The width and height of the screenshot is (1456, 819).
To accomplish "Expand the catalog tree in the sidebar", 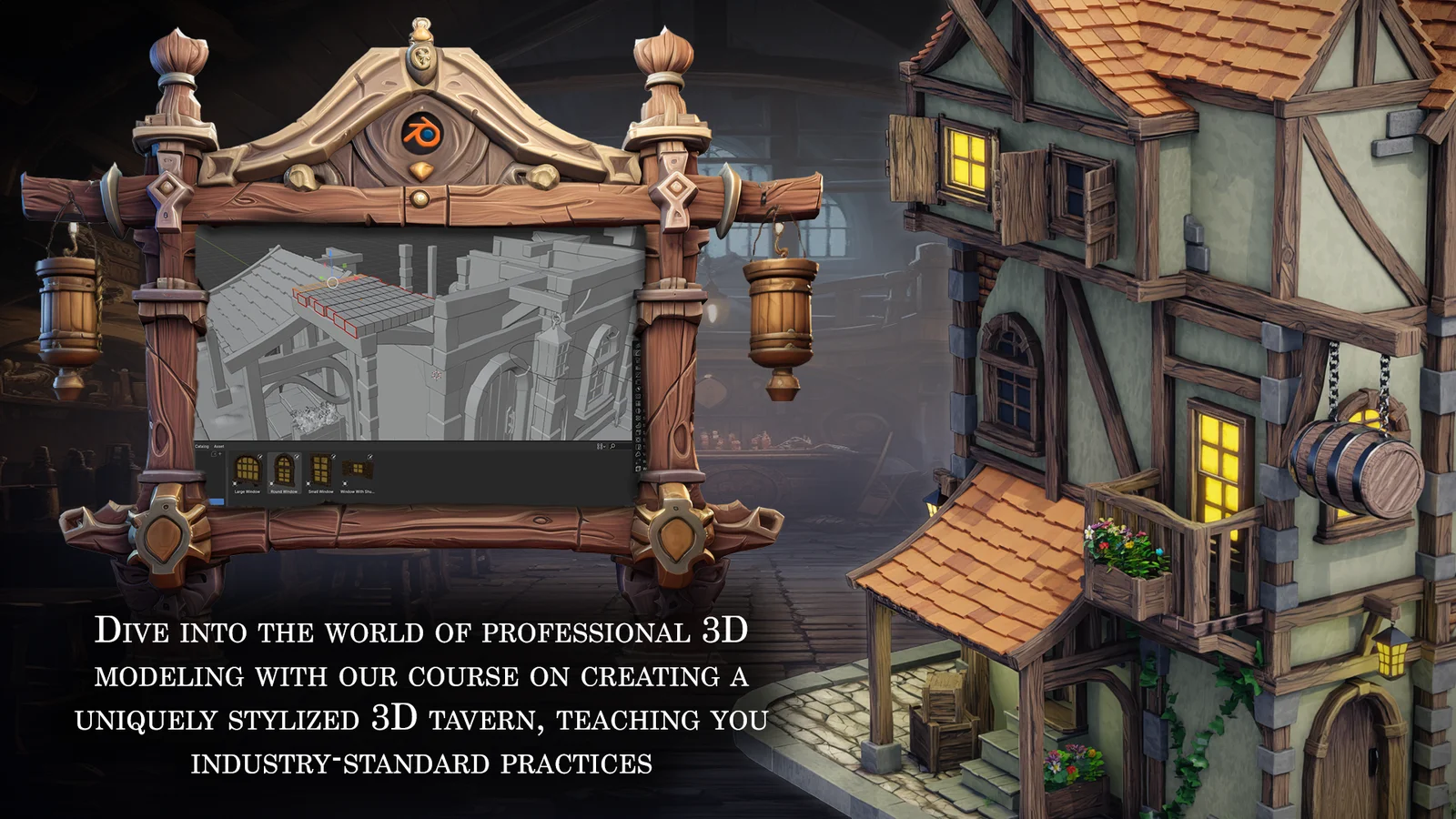I will point(214,454).
